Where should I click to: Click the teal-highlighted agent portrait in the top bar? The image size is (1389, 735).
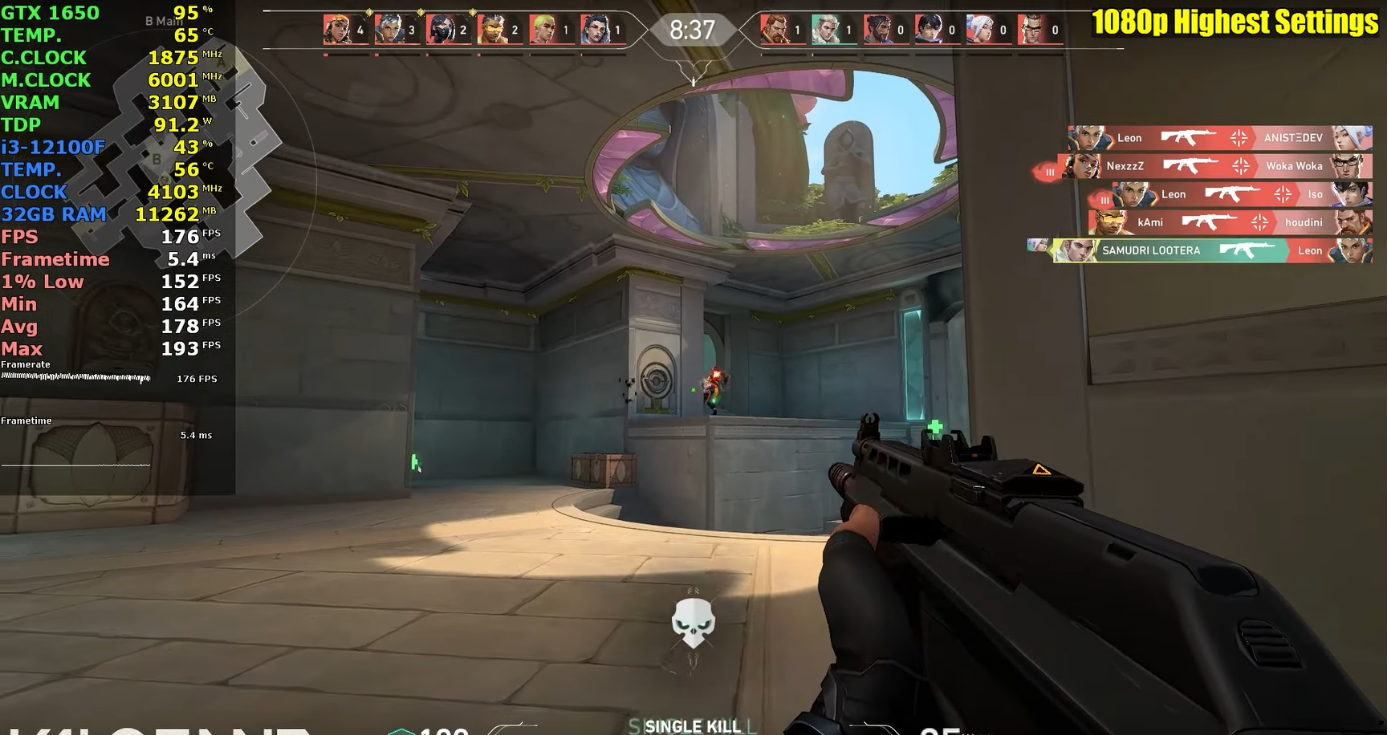[824, 30]
